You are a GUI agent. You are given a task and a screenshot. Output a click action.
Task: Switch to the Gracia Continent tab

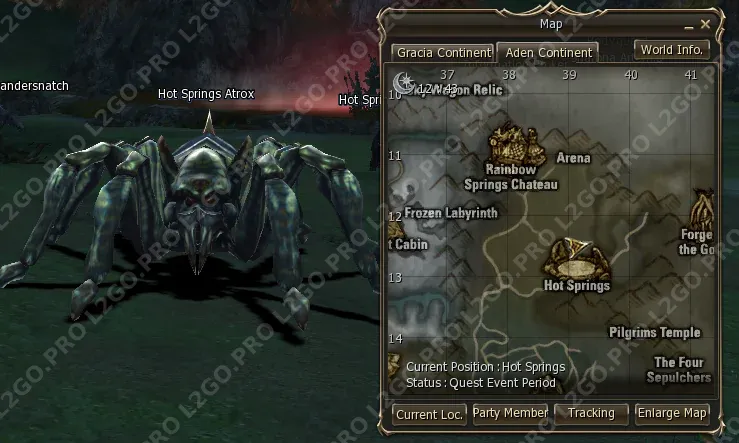coord(443,52)
